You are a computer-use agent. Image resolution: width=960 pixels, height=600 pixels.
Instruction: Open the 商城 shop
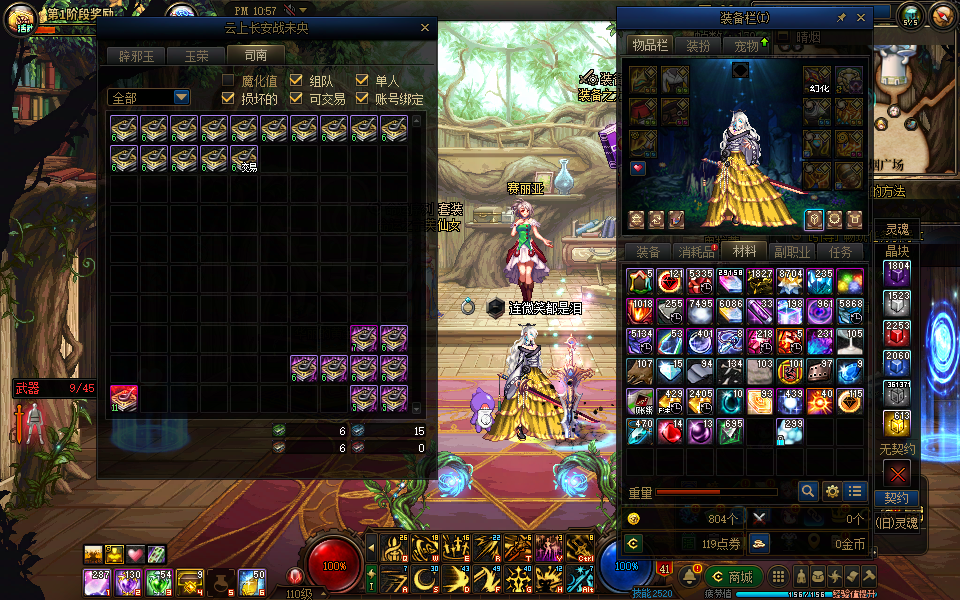[733, 577]
